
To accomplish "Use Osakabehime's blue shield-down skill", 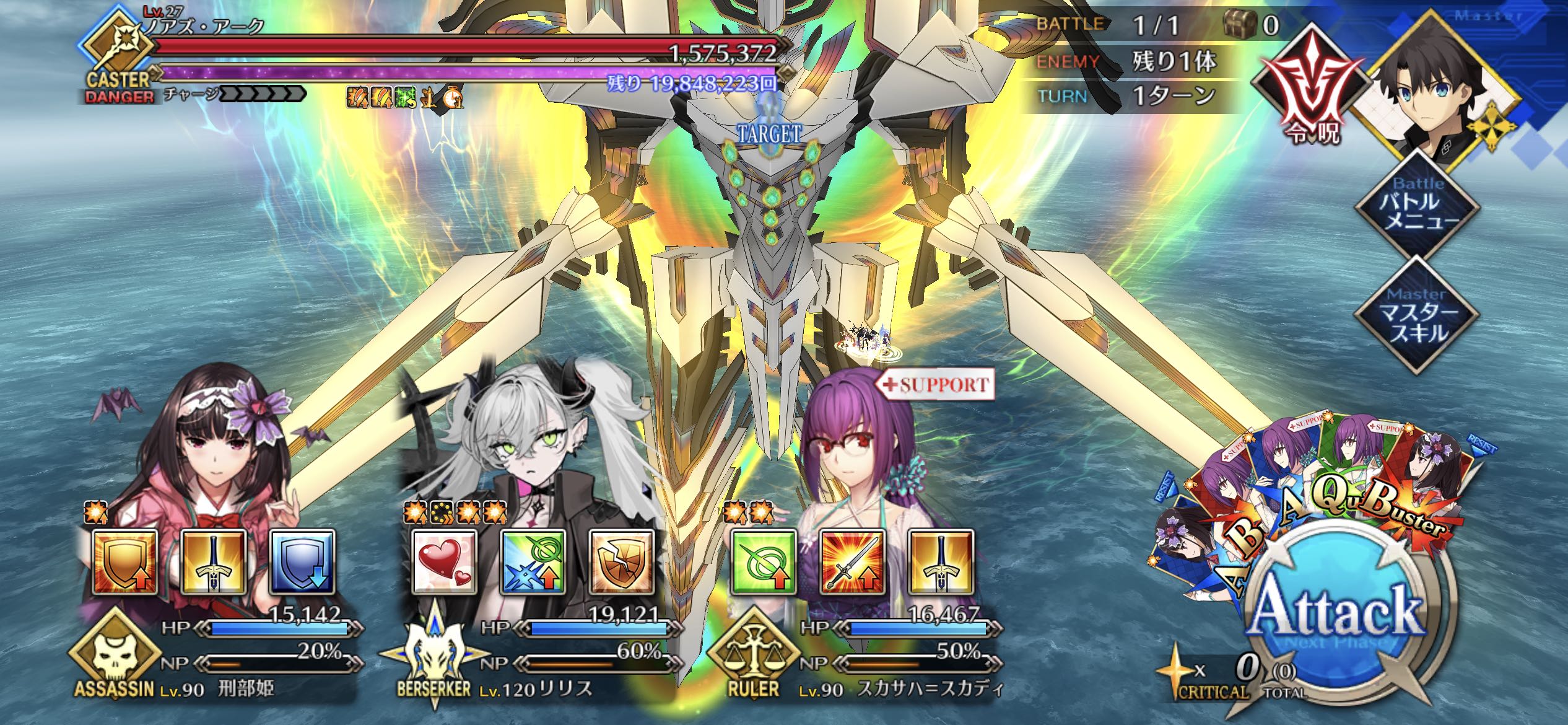I will [x=302, y=562].
